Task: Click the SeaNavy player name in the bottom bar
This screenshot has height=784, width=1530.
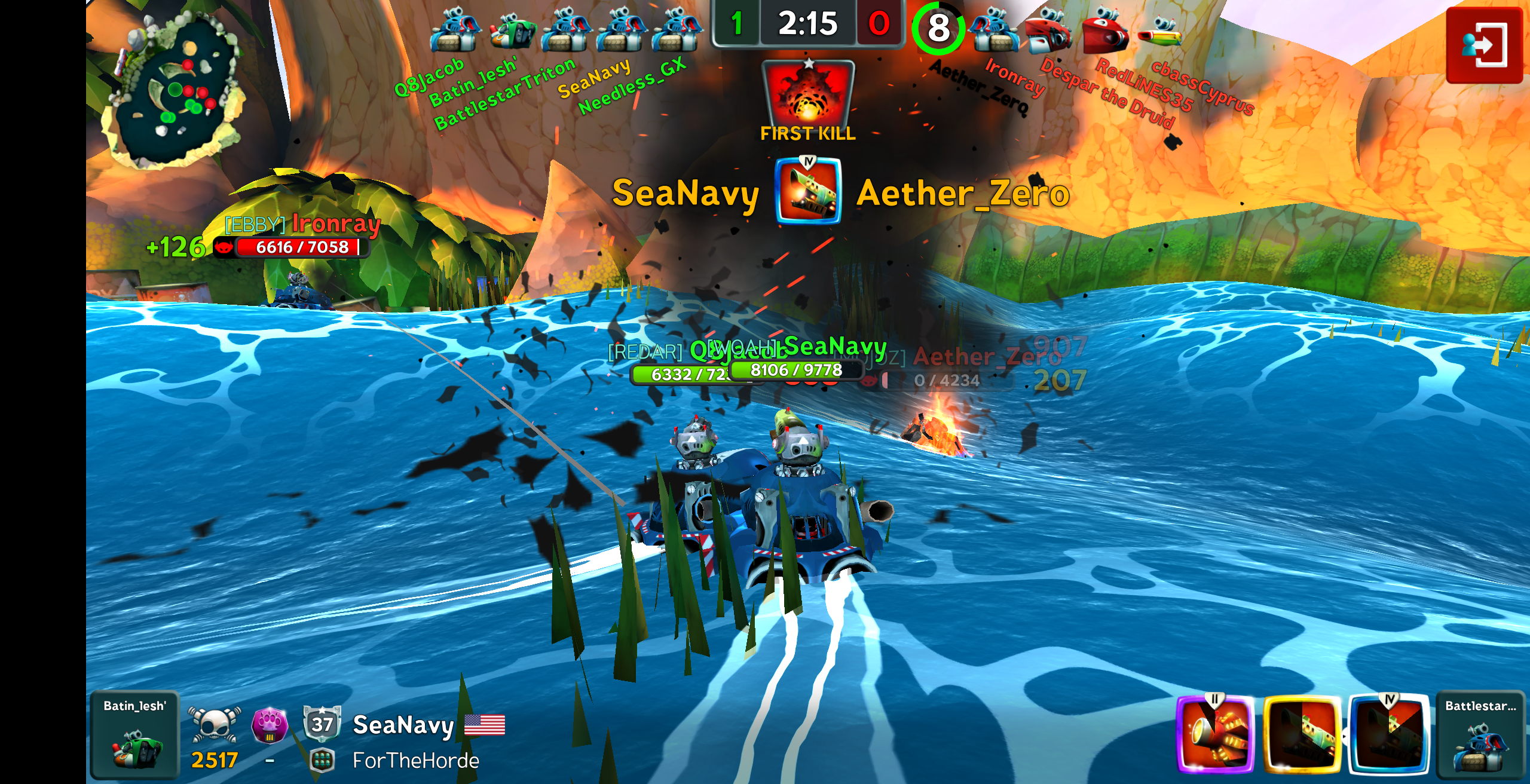Action: pos(403,725)
